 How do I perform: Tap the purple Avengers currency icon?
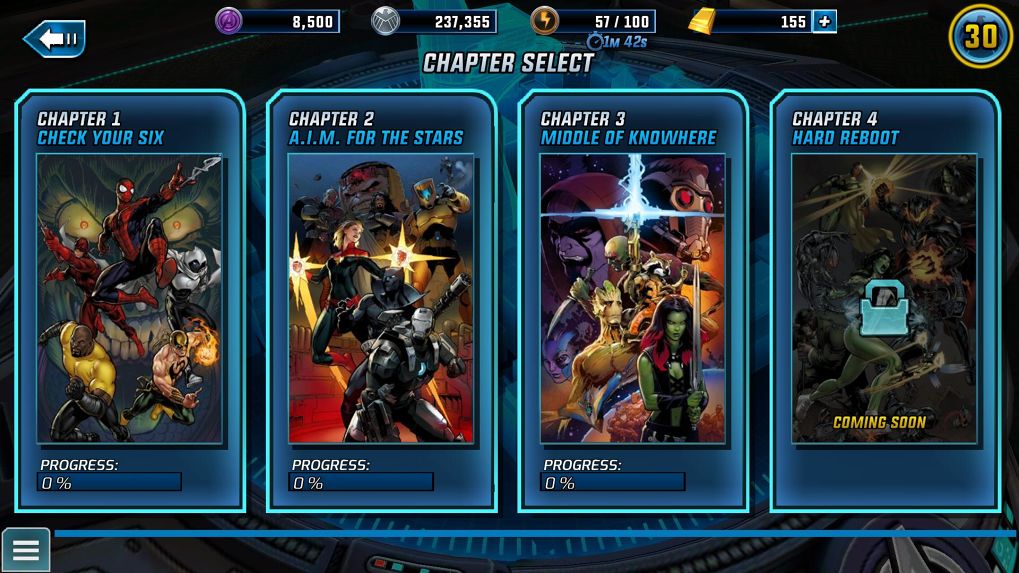point(229,21)
